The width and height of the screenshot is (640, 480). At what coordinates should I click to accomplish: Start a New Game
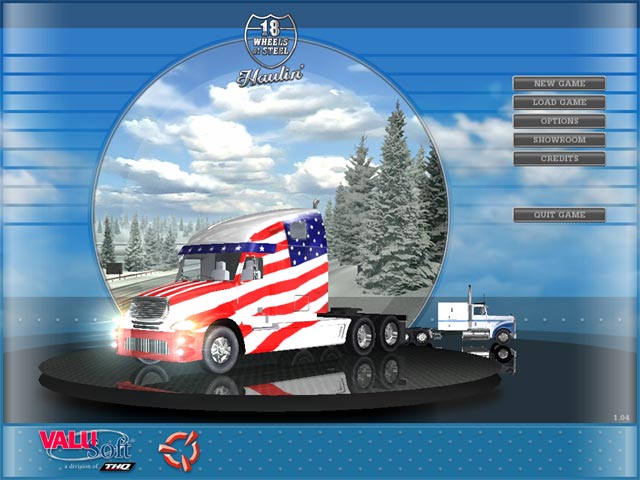559,83
